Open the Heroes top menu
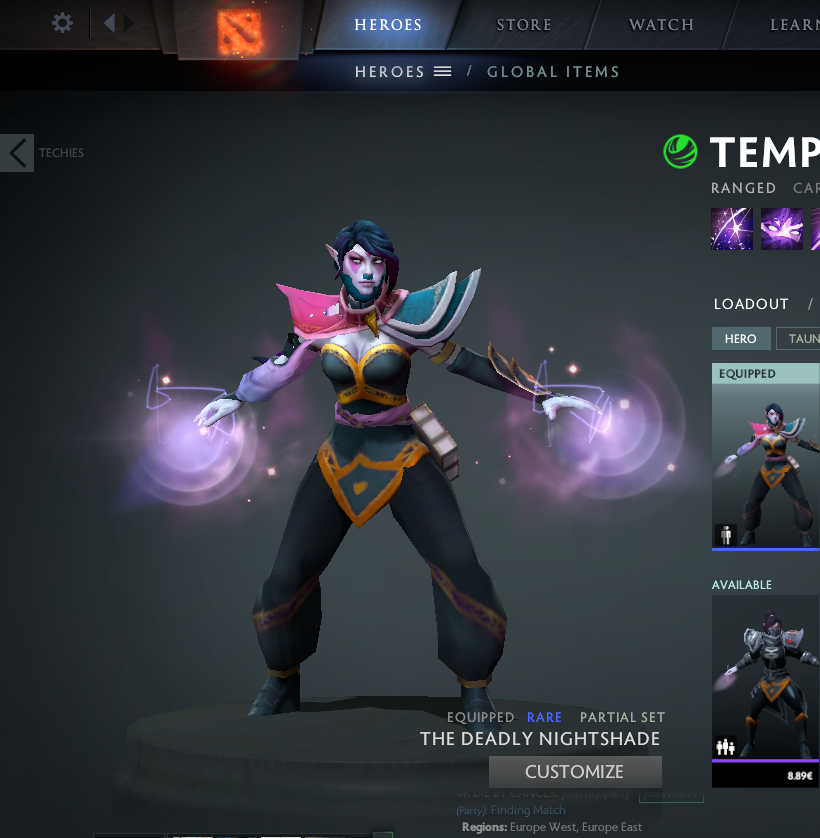The width and height of the screenshot is (820, 838). point(388,25)
